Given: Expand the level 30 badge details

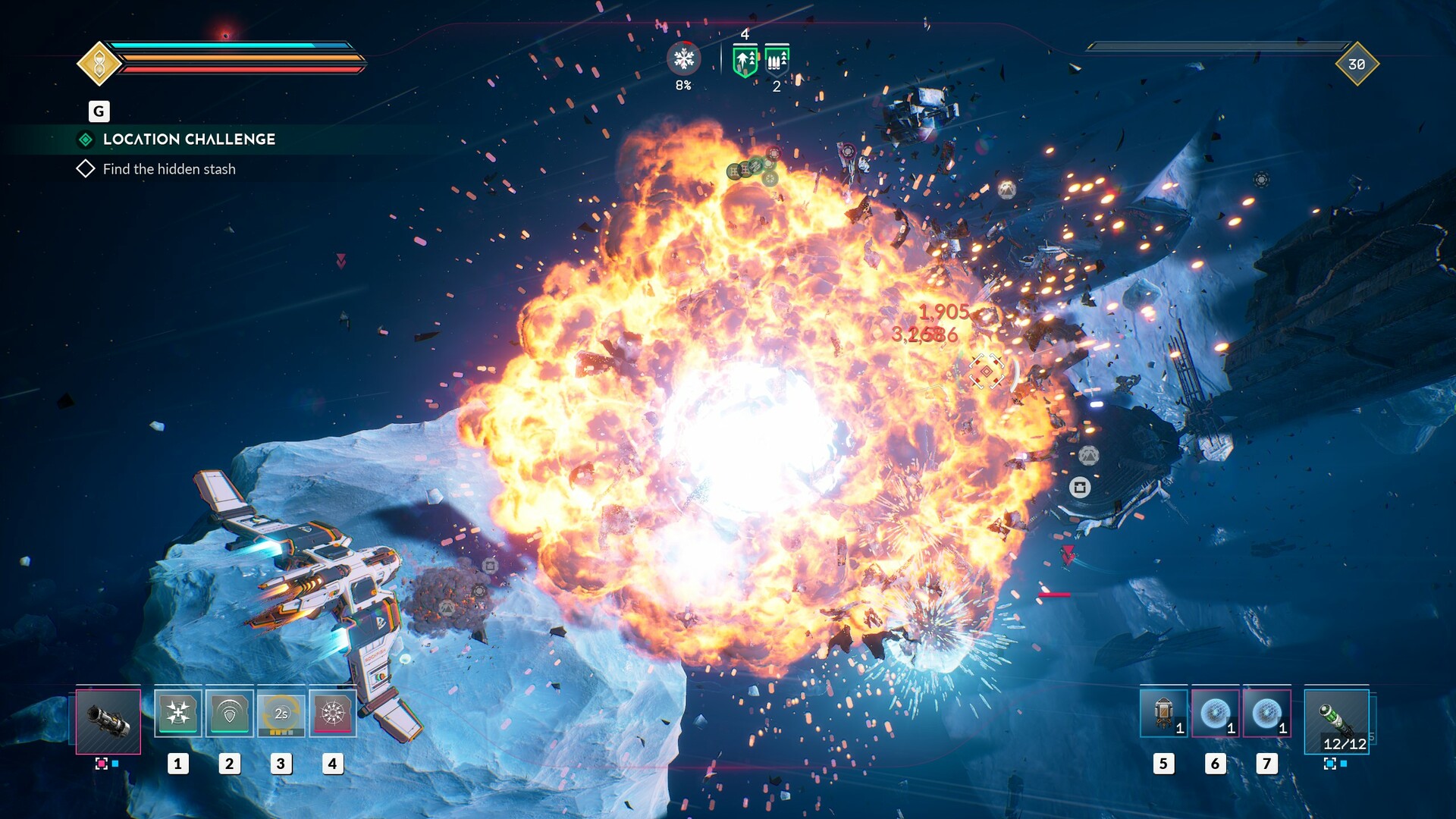Looking at the screenshot, I should point(1357,65).
